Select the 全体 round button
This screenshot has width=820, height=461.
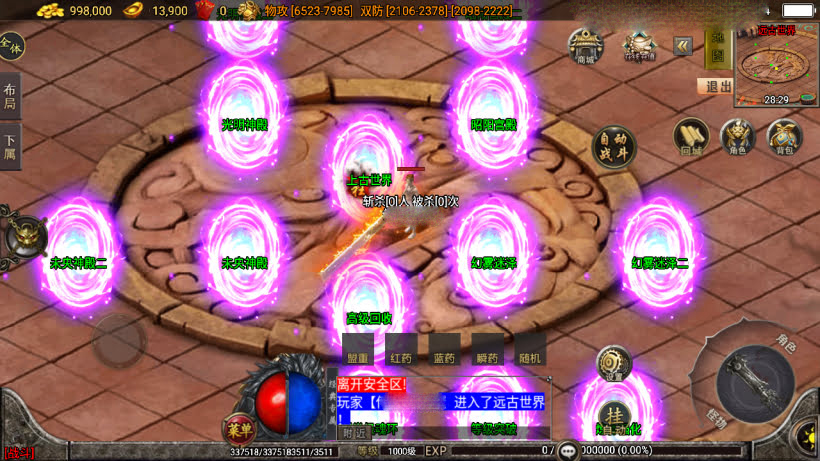[x=11, y=46]
